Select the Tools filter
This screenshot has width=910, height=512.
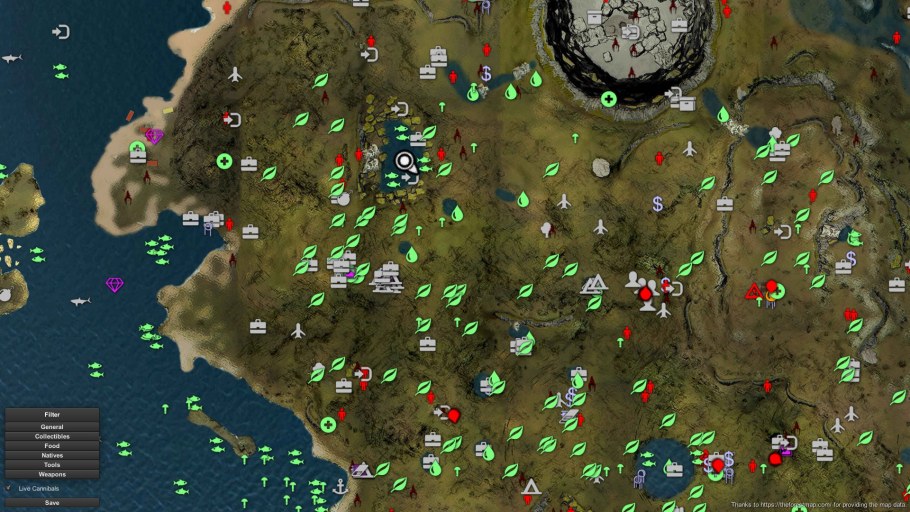tap(52, 465)
